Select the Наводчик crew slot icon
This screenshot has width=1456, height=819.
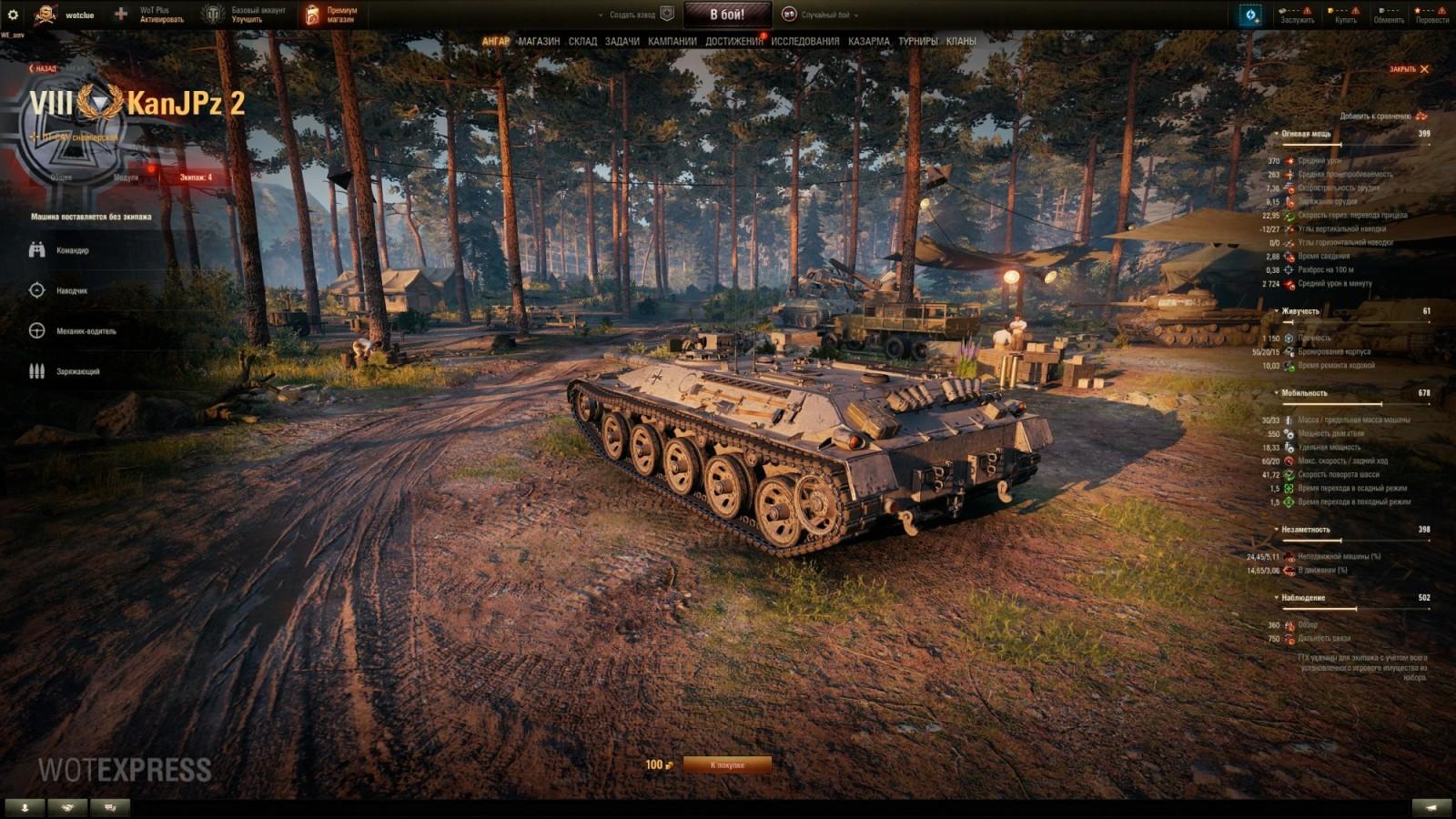[x=36, y=291]
